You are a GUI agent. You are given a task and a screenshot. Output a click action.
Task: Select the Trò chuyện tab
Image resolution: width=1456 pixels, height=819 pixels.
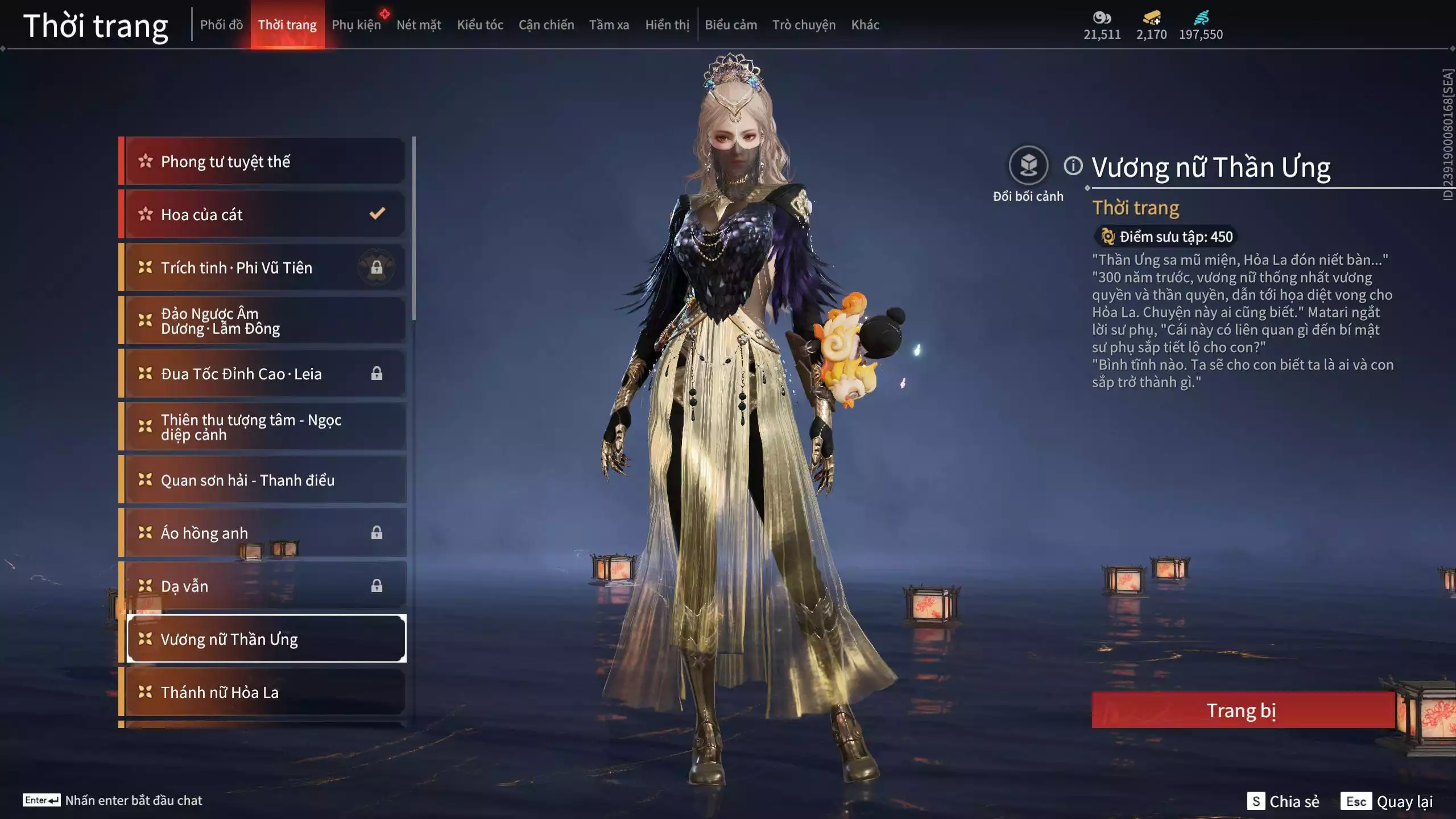pos(804,25)
